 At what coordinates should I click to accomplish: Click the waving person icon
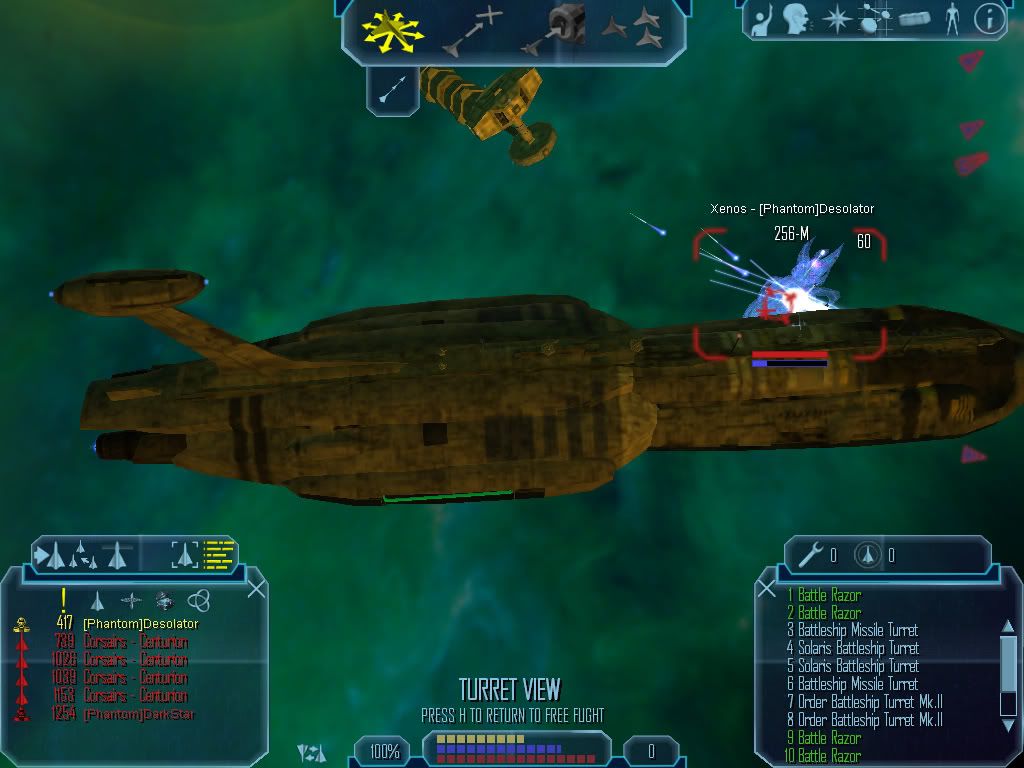tap(762, 20)
